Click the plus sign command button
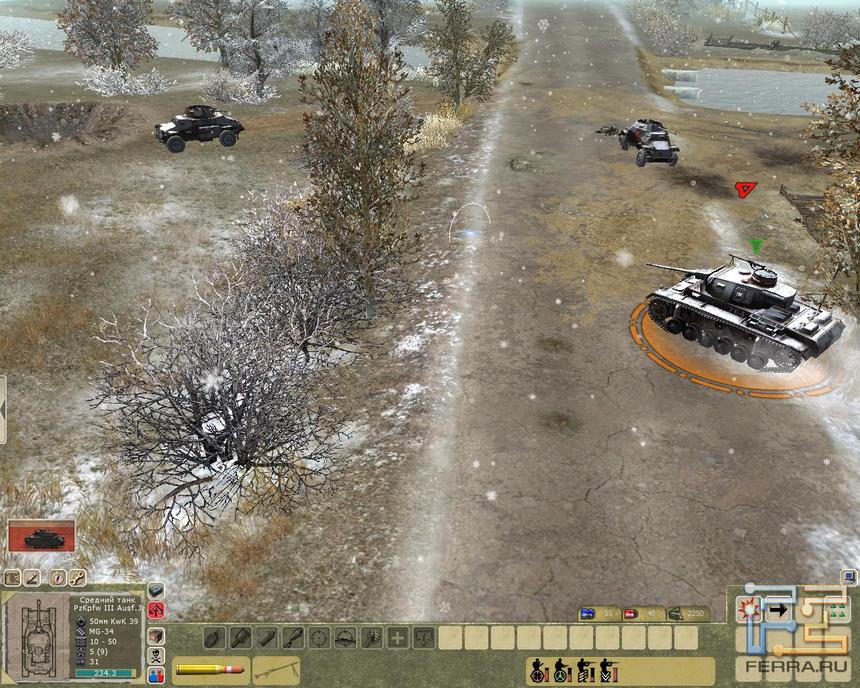 point(397,637)
